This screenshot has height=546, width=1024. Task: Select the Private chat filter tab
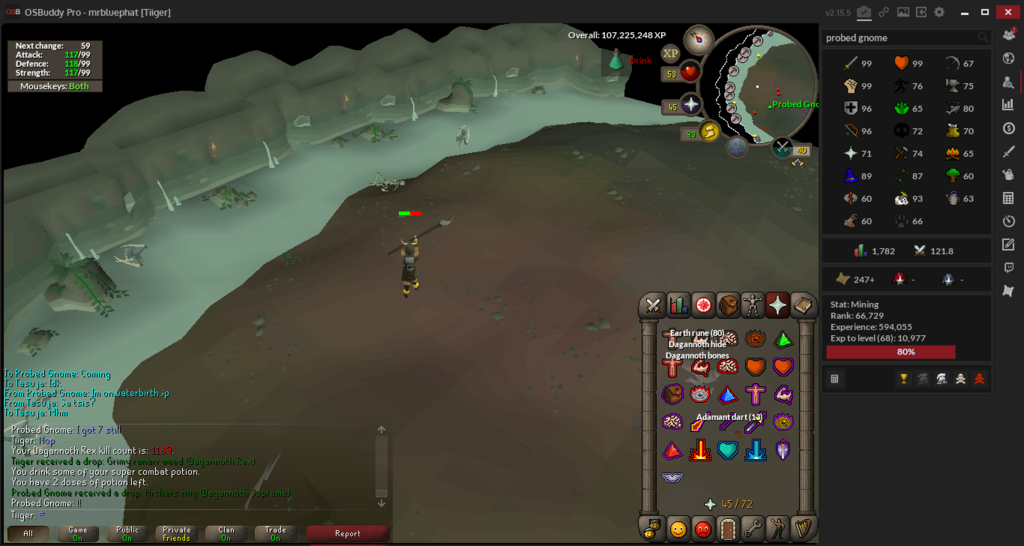pos(176,534)
